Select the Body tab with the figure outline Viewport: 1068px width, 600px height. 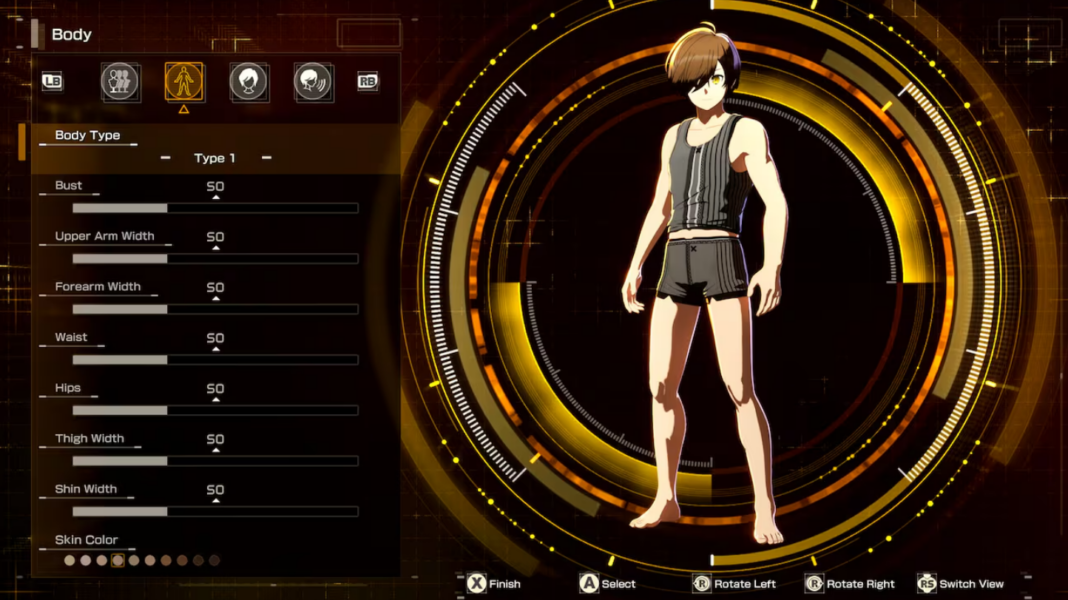click(184, 82)
